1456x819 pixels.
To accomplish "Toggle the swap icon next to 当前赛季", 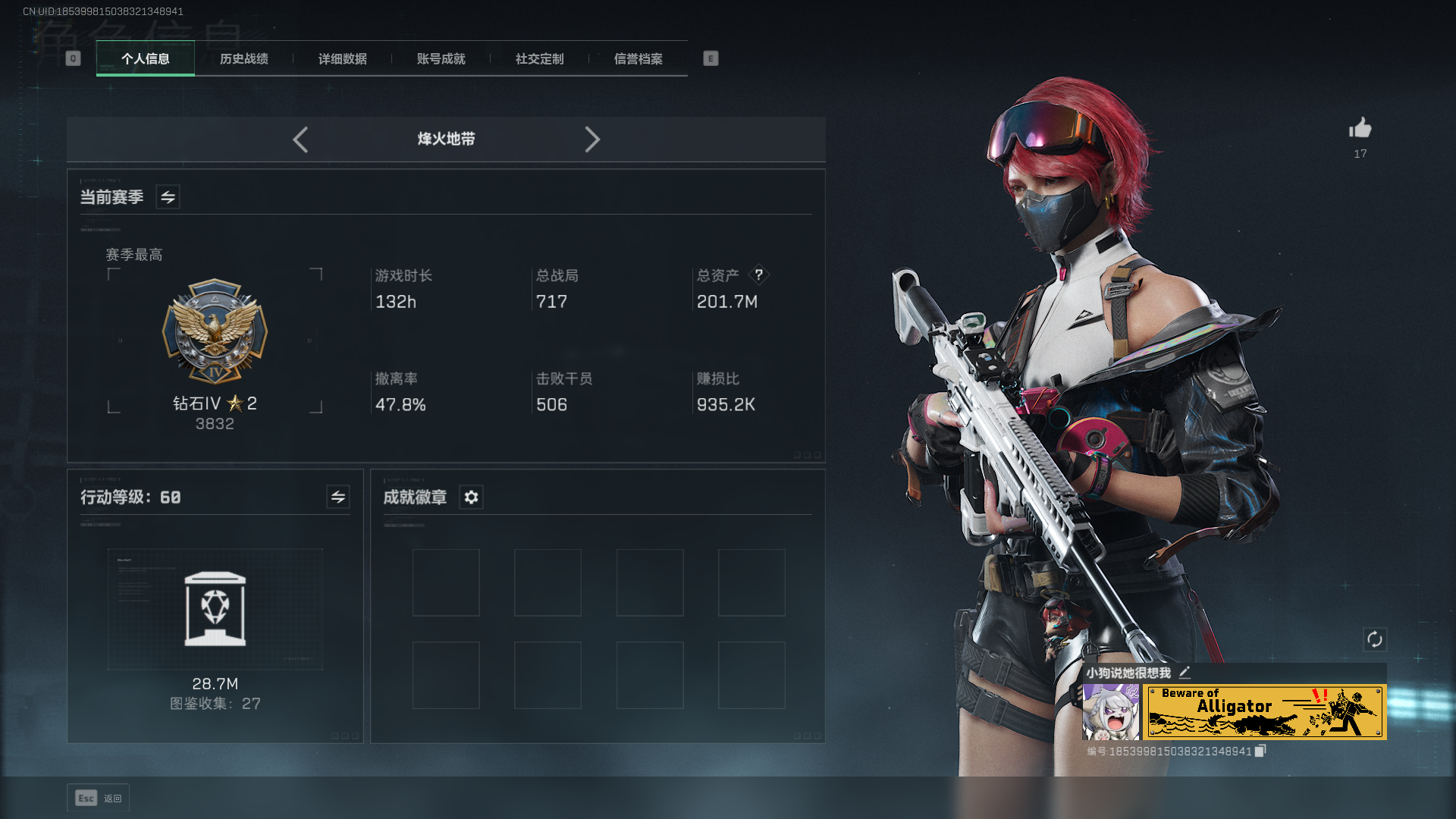I will coord(168,197).
